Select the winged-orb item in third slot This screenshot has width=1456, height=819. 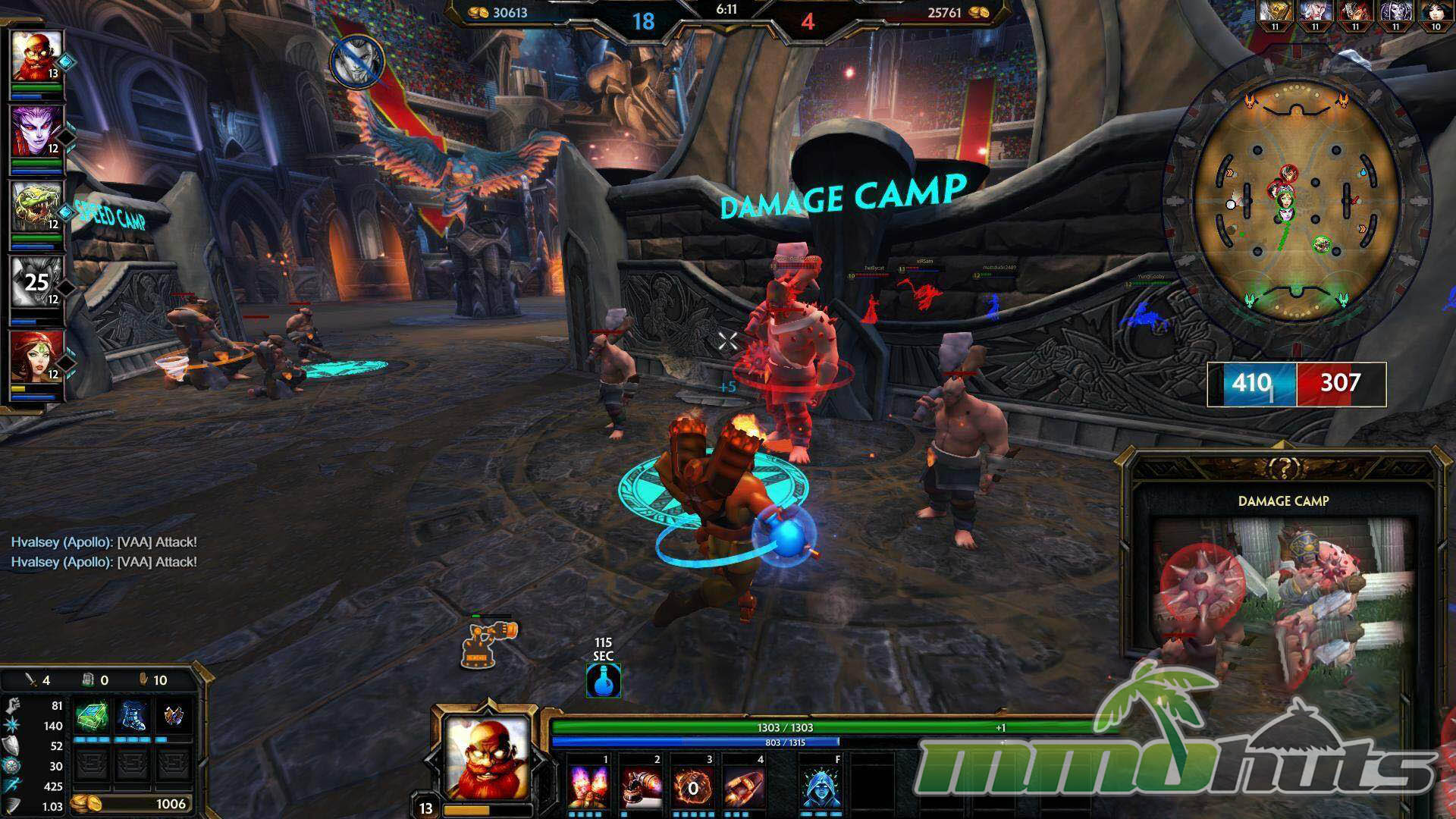[174, 716]
